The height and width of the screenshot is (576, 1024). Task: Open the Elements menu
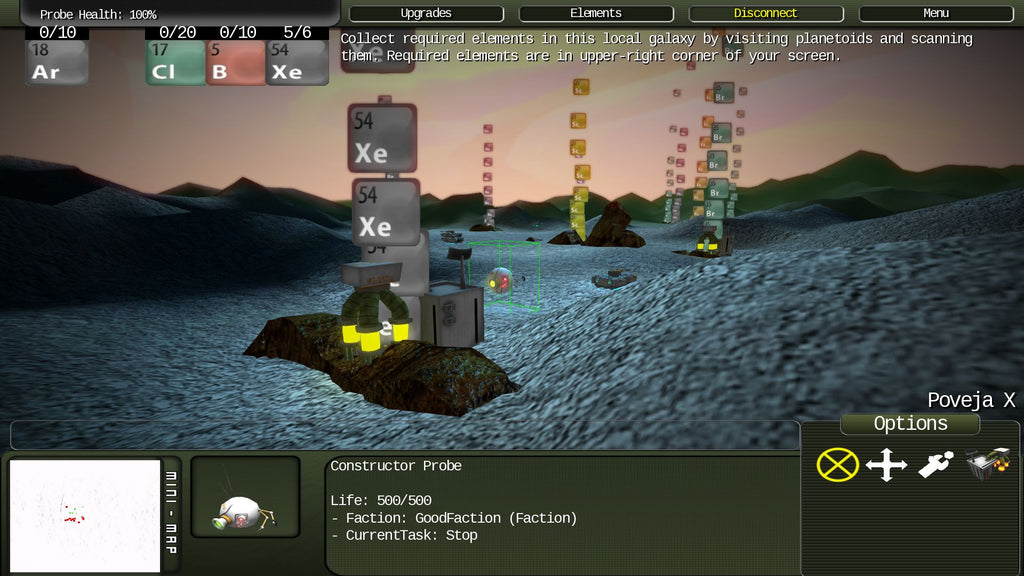[x=596, y=14]
